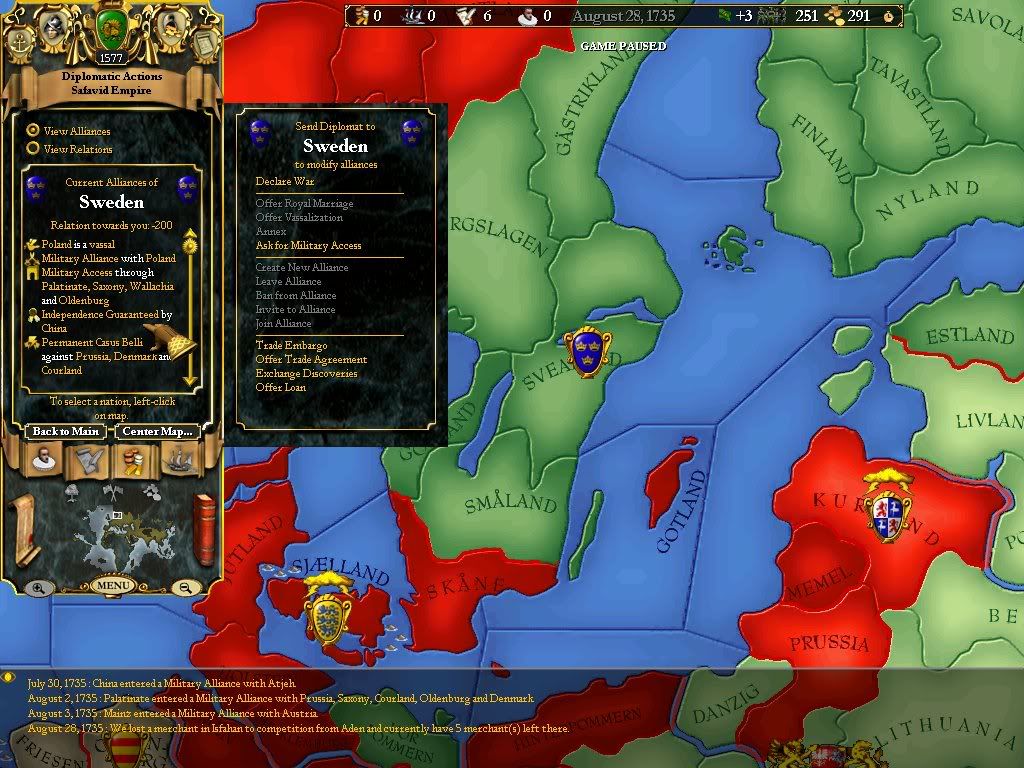The image size is (1024, 768).
Task: Click the Center Map button
Action: pyautogui.click(x=157, y=432)
